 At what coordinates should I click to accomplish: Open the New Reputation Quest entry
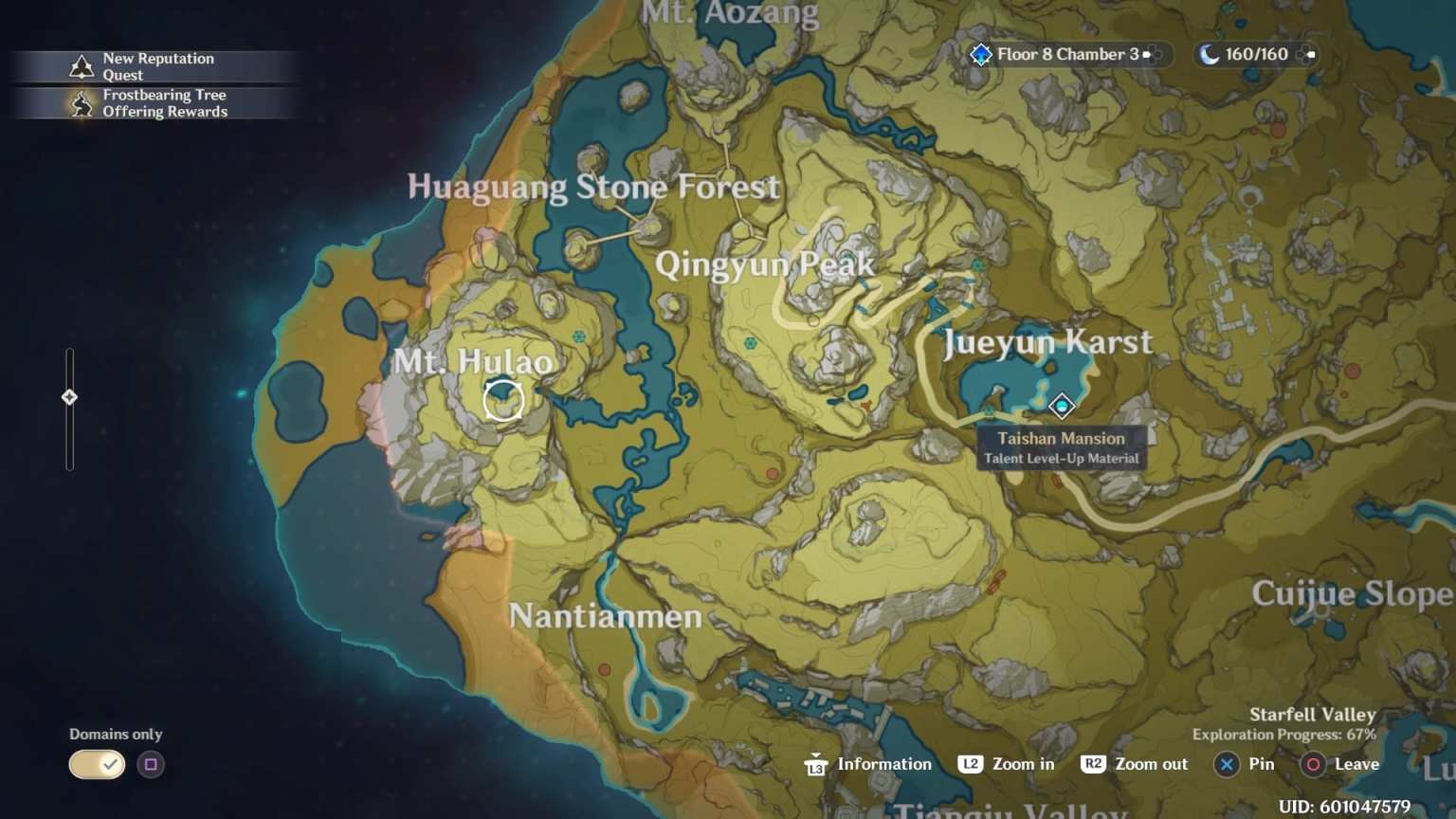point(158,65)
